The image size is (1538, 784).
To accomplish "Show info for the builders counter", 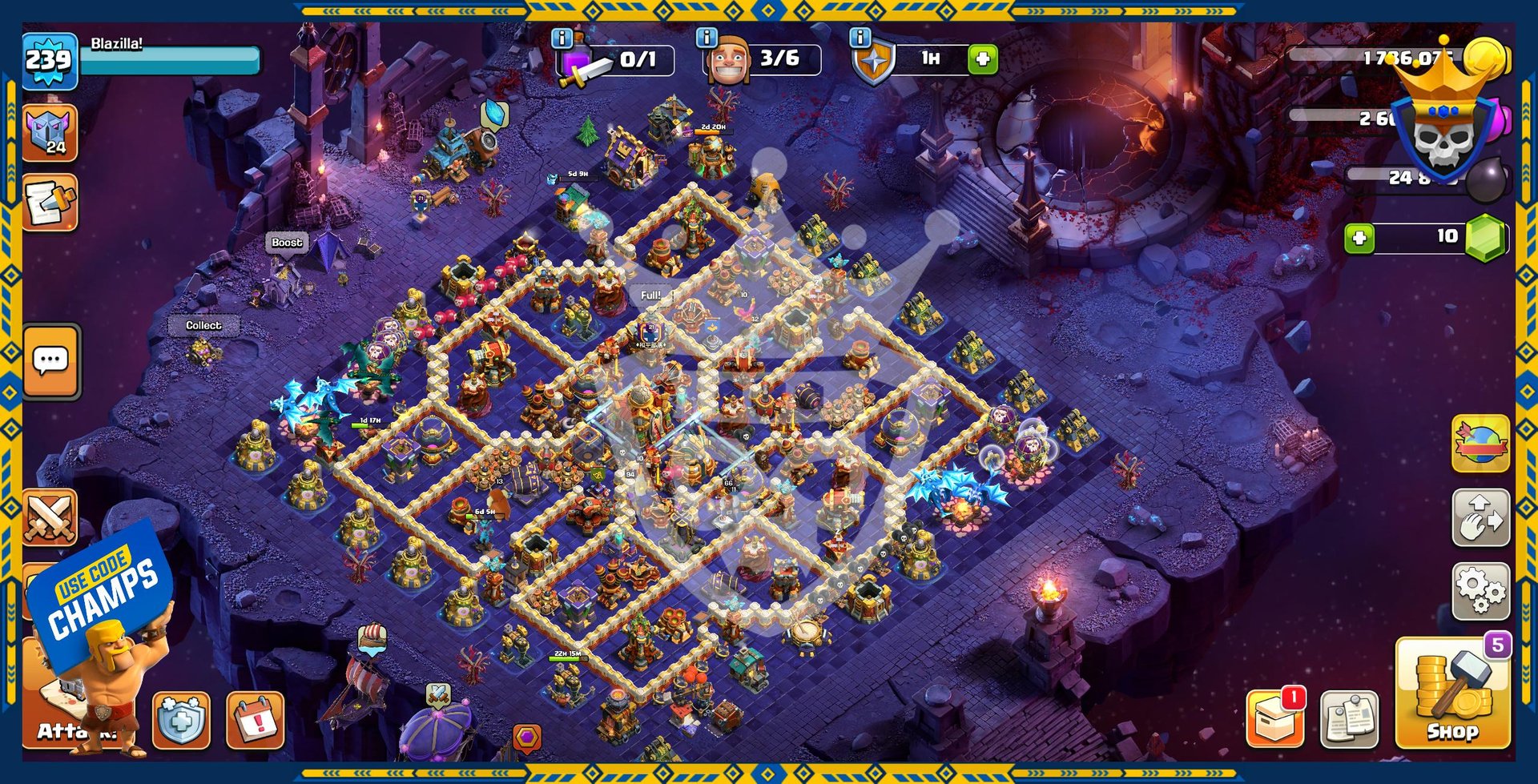I will [706, 38].
